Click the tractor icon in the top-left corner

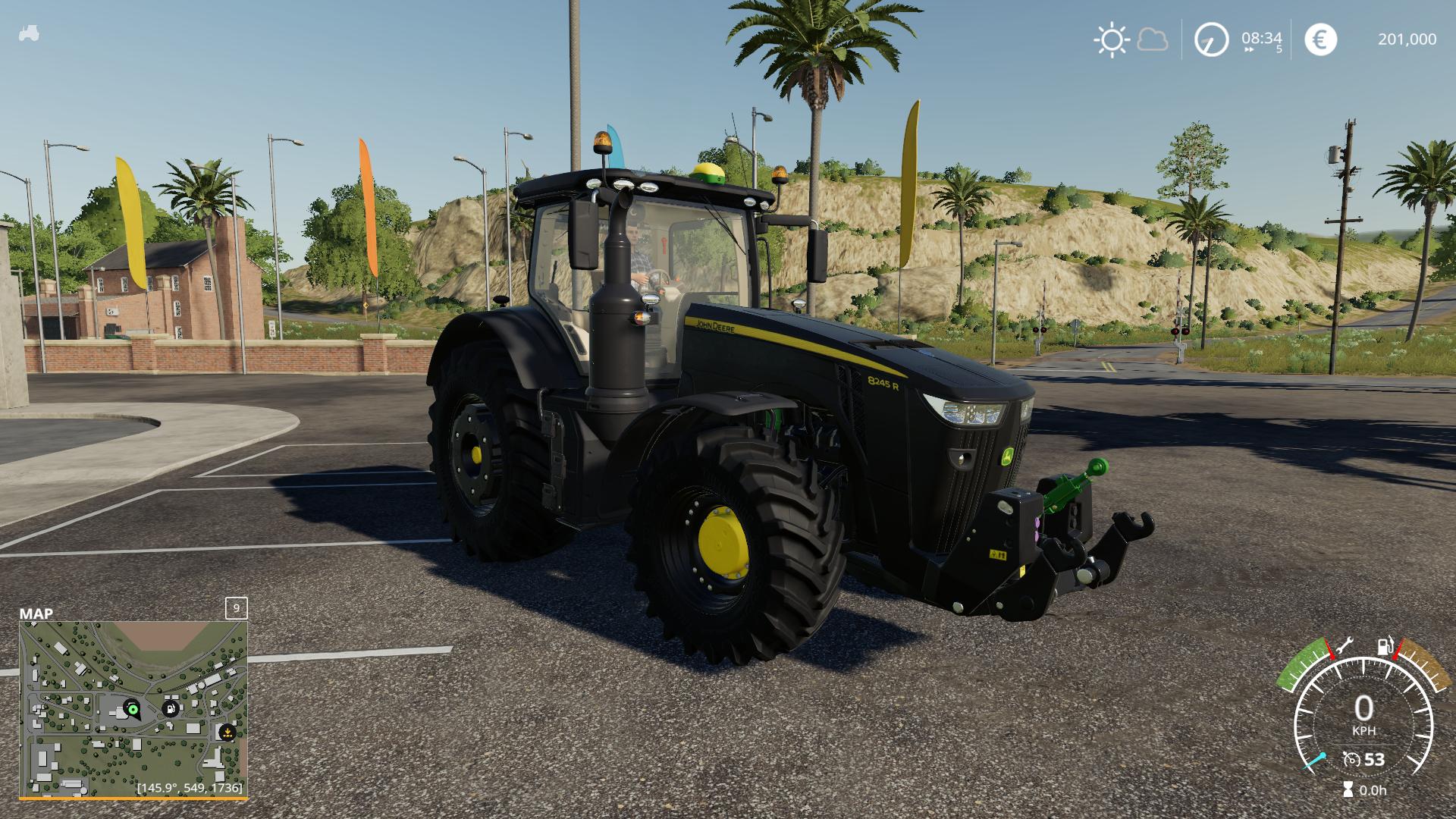point(29,34)
